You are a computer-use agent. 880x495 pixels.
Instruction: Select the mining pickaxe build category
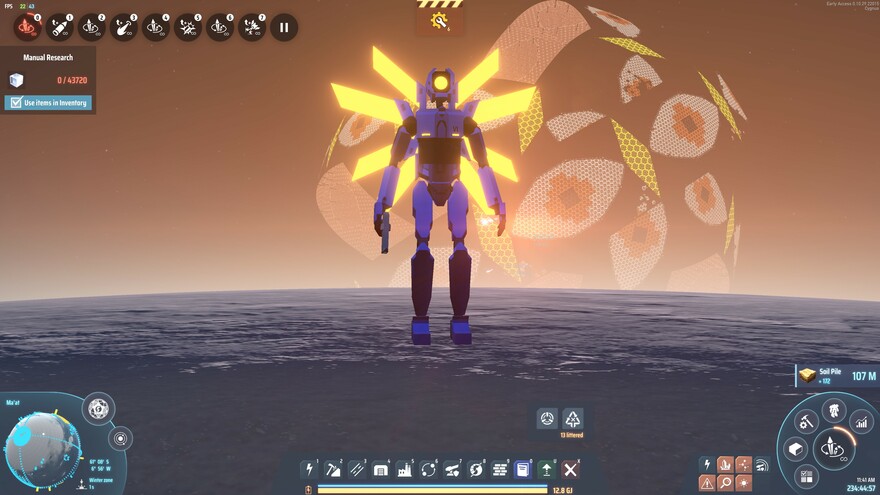coord(334,469)
